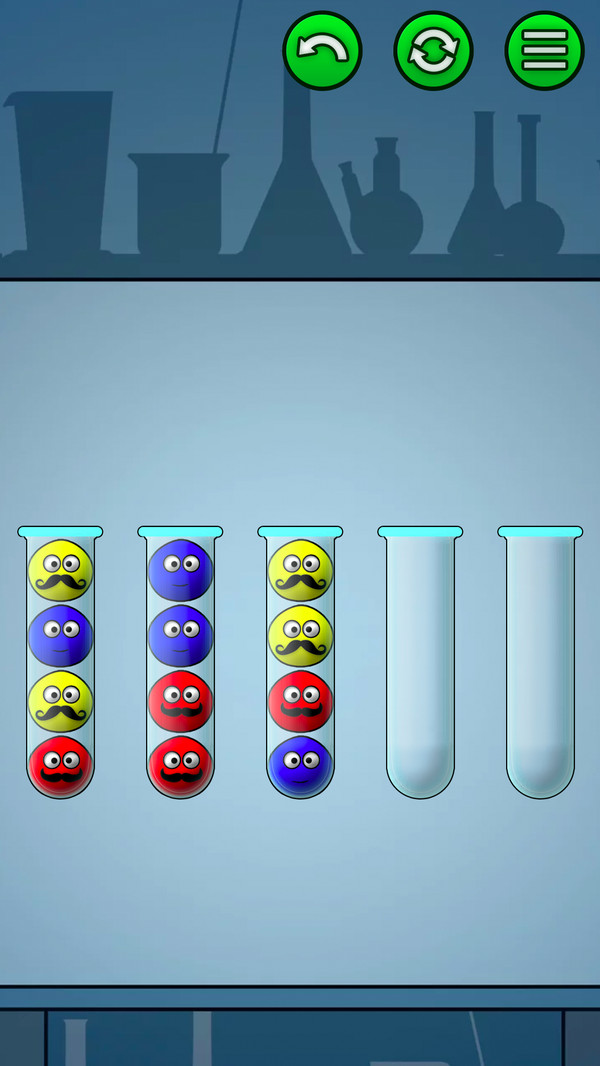Image resolution: width=600 pixels, height=1066 pixels.
Task: Open the hamburger menu
Action: pos(544,51)
